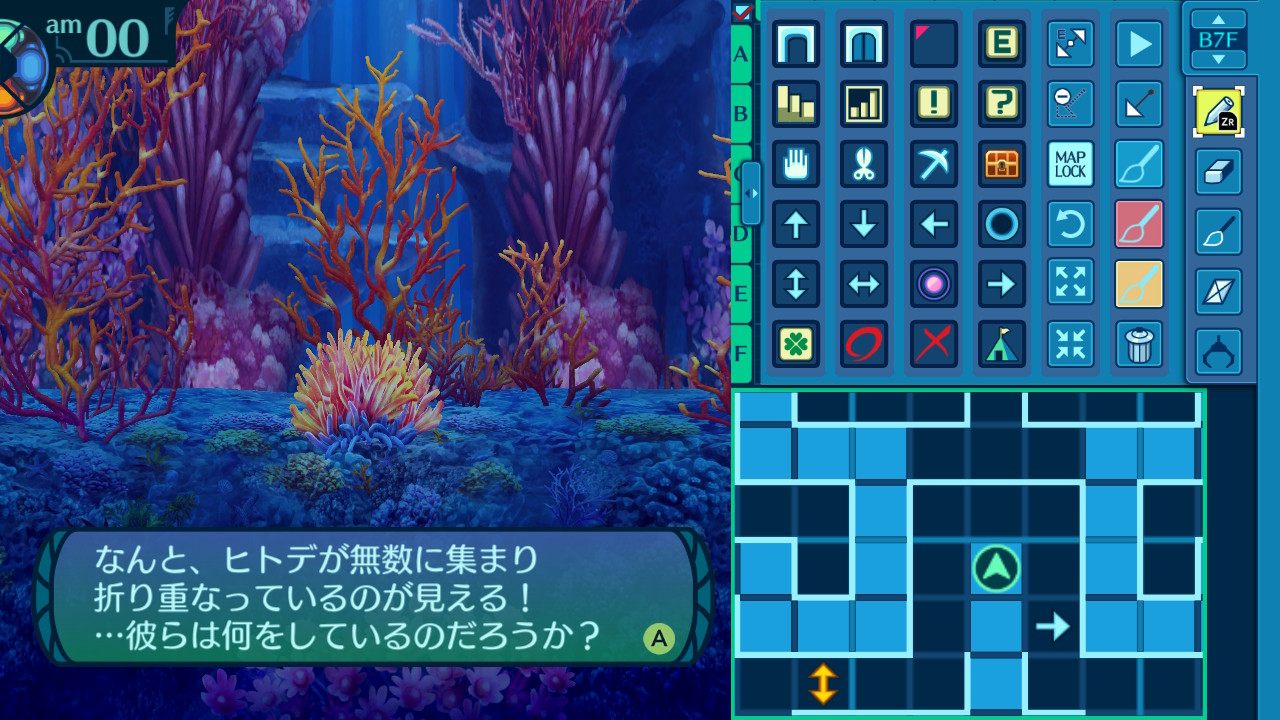The width and height of the screenshot is (1280, 720).
Task: Select the red X marker icon
Action: coord(934,344)
